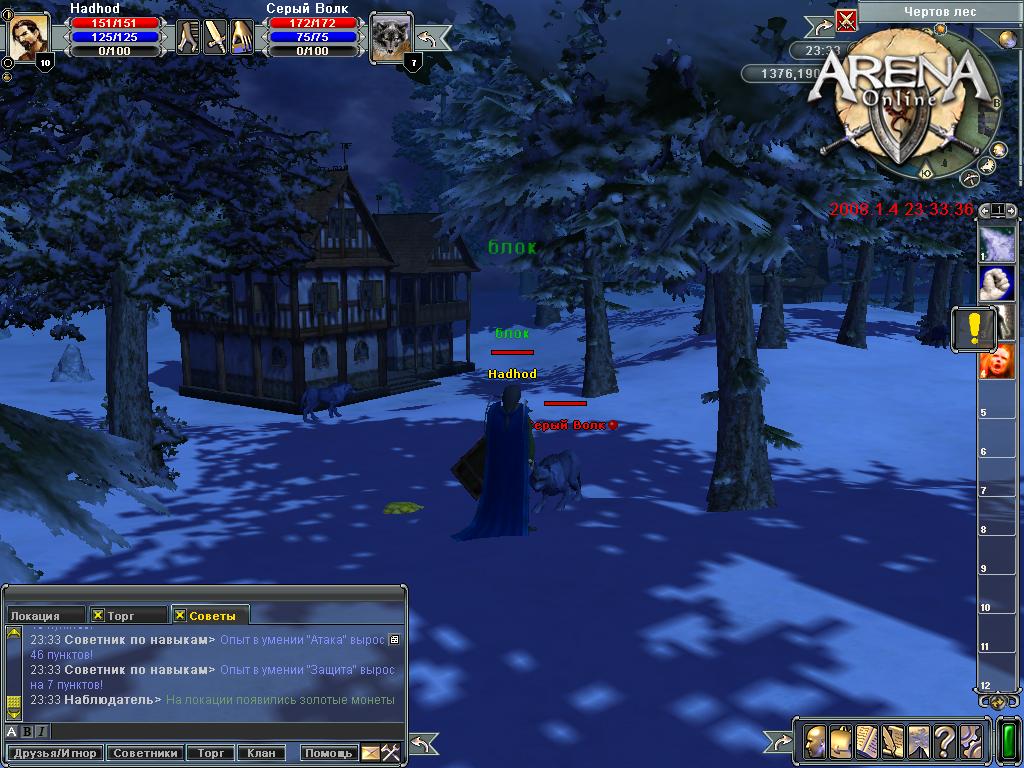Open the backpack inventory icon
Image resolution: width=1024 pixels, height=768 pixels.
pyautogui.click(x=841, y=742)
